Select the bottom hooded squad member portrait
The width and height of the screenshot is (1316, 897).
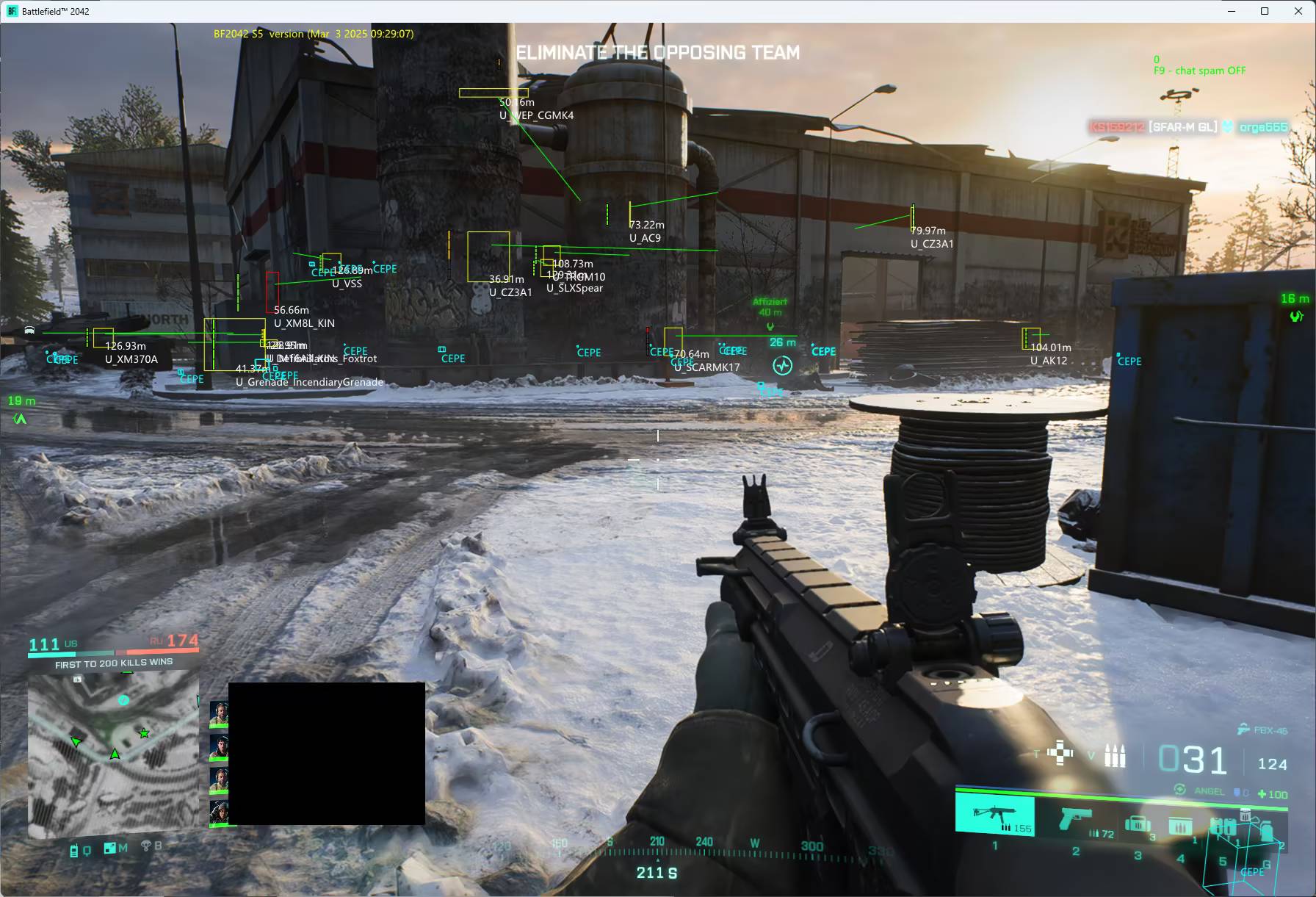[x=219, y=813]
